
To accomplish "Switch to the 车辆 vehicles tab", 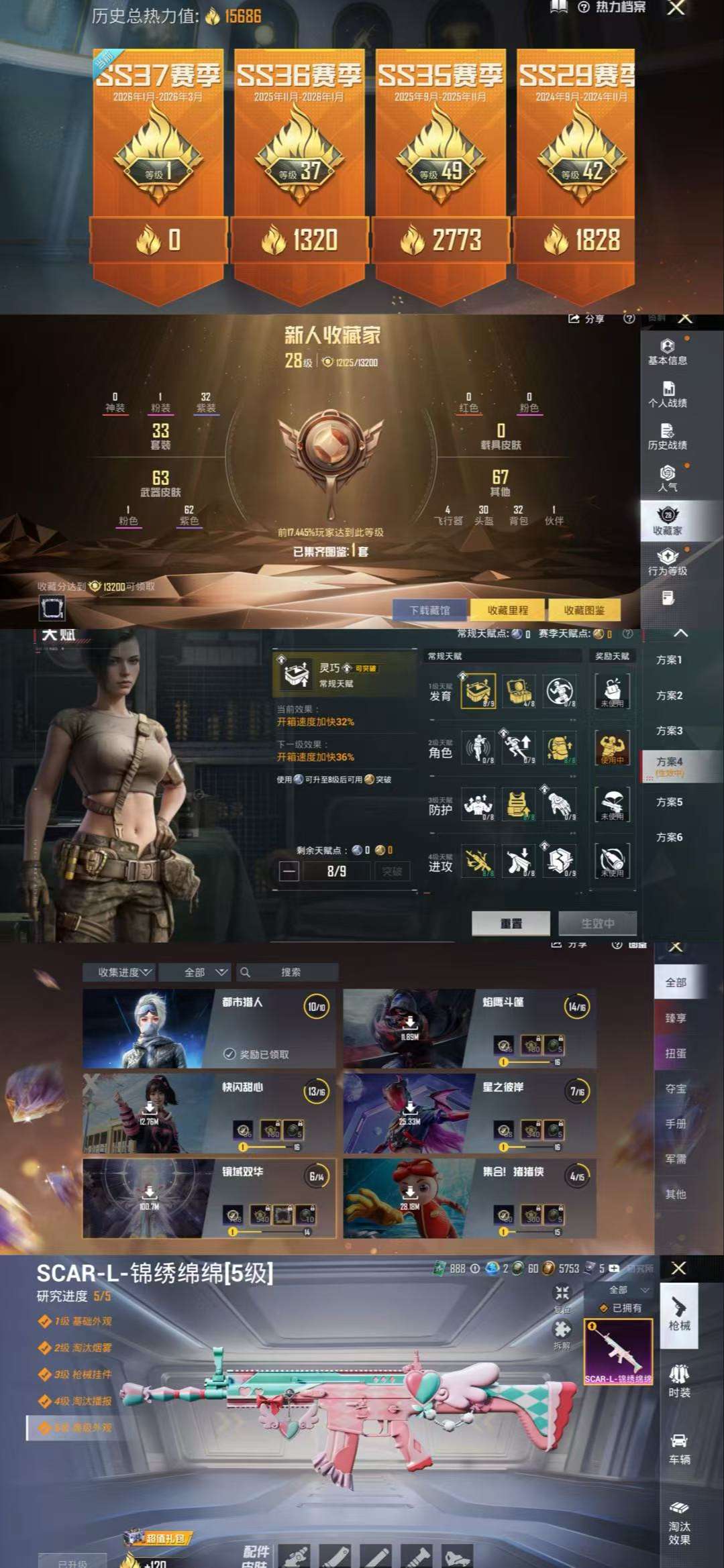I will [679, 1449].
